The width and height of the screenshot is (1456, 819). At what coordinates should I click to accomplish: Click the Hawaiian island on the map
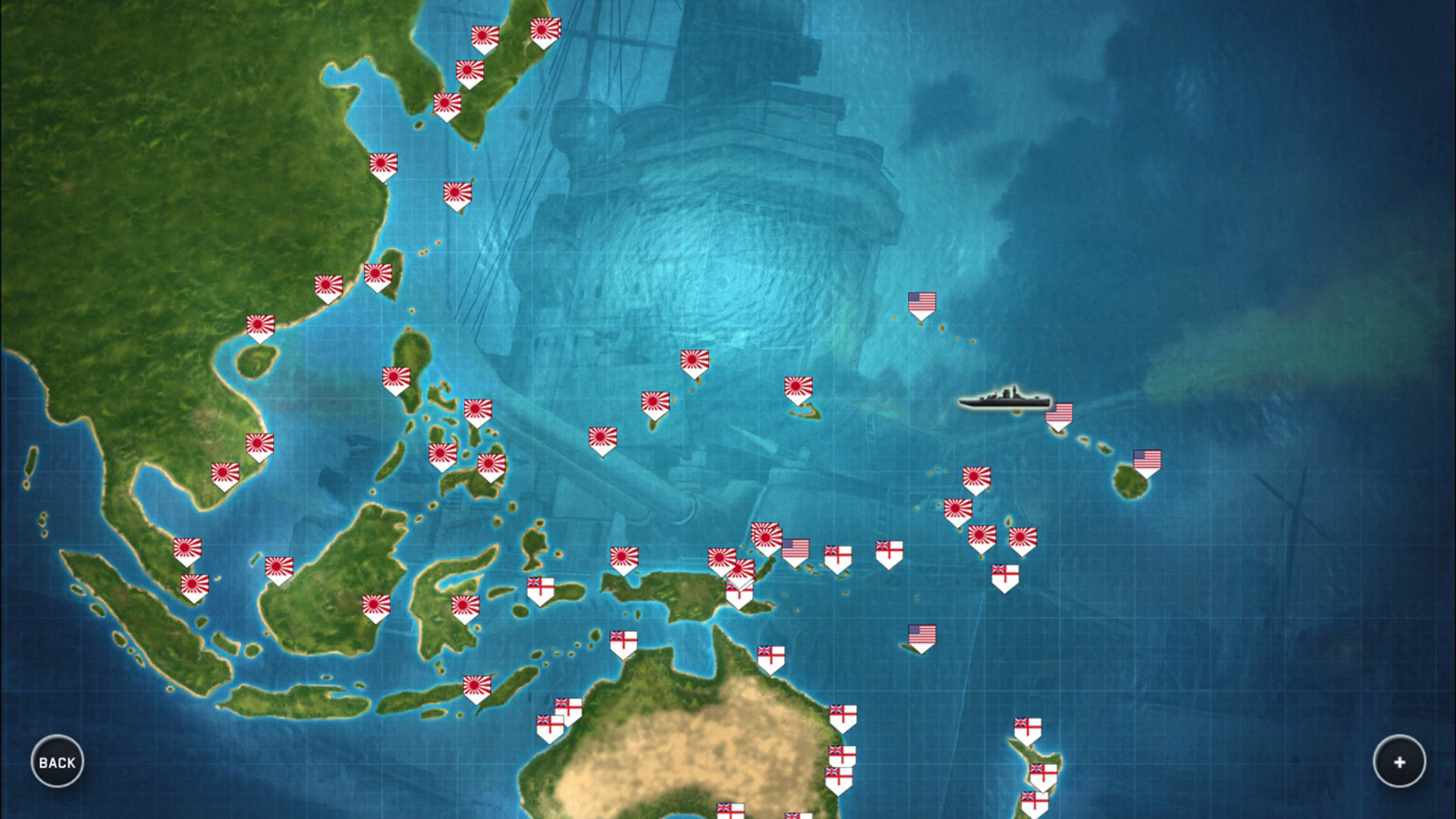coord(1130,479)
